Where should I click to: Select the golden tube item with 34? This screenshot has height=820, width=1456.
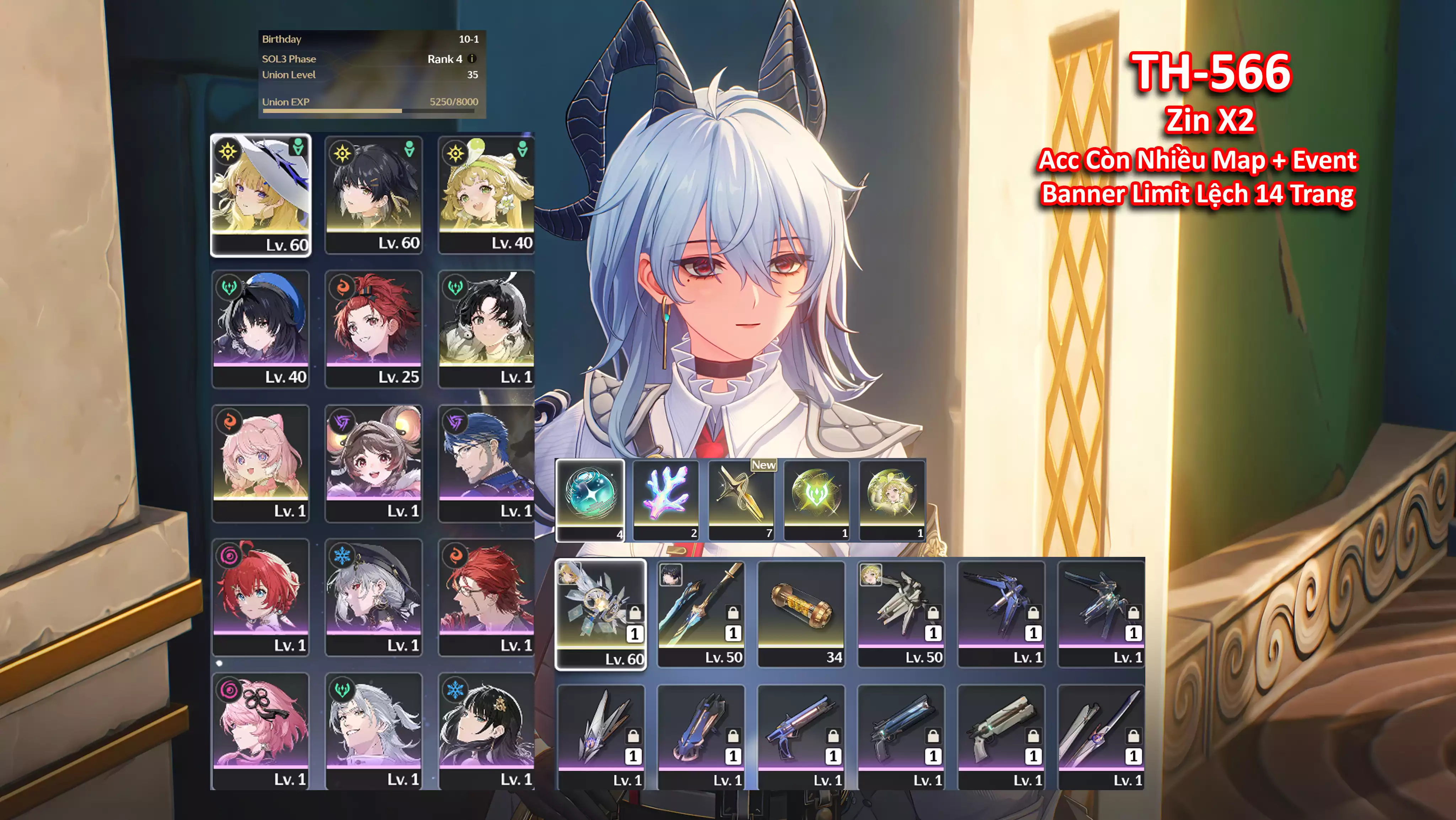click(x=801, y=614)
